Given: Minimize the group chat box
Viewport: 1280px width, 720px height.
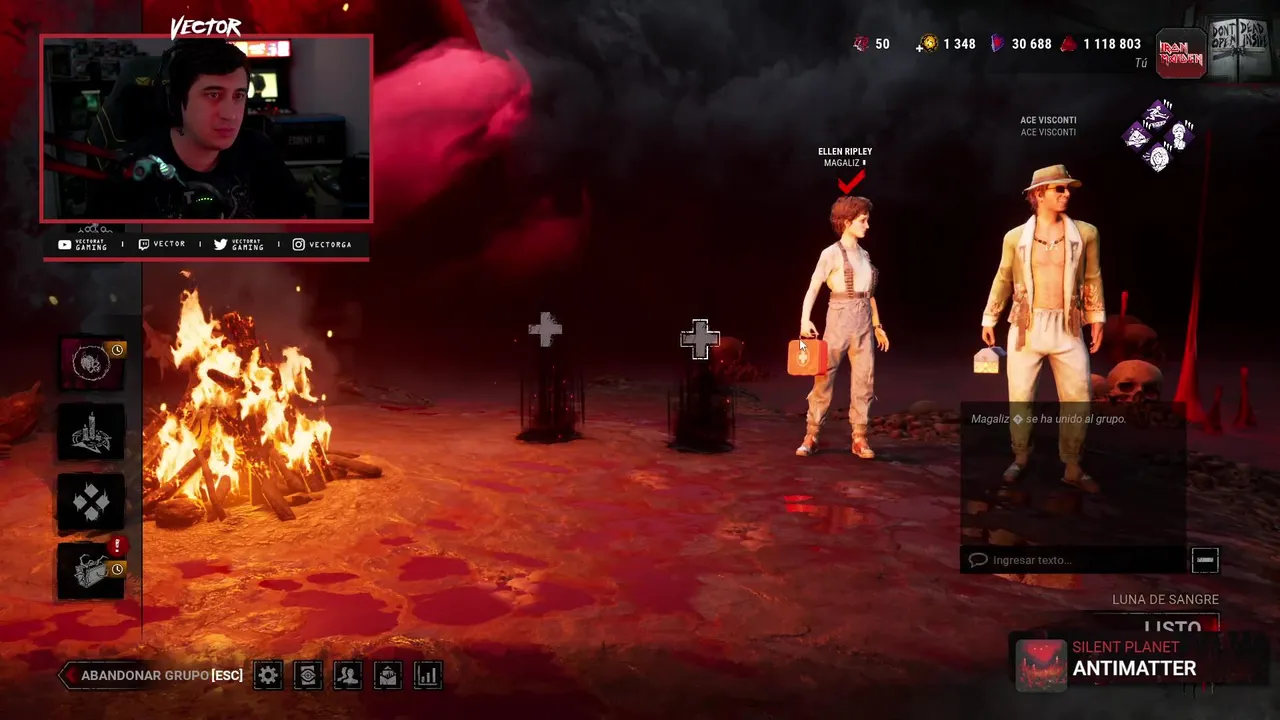Looking at the screenshot, I should (x=1205, y=560).
